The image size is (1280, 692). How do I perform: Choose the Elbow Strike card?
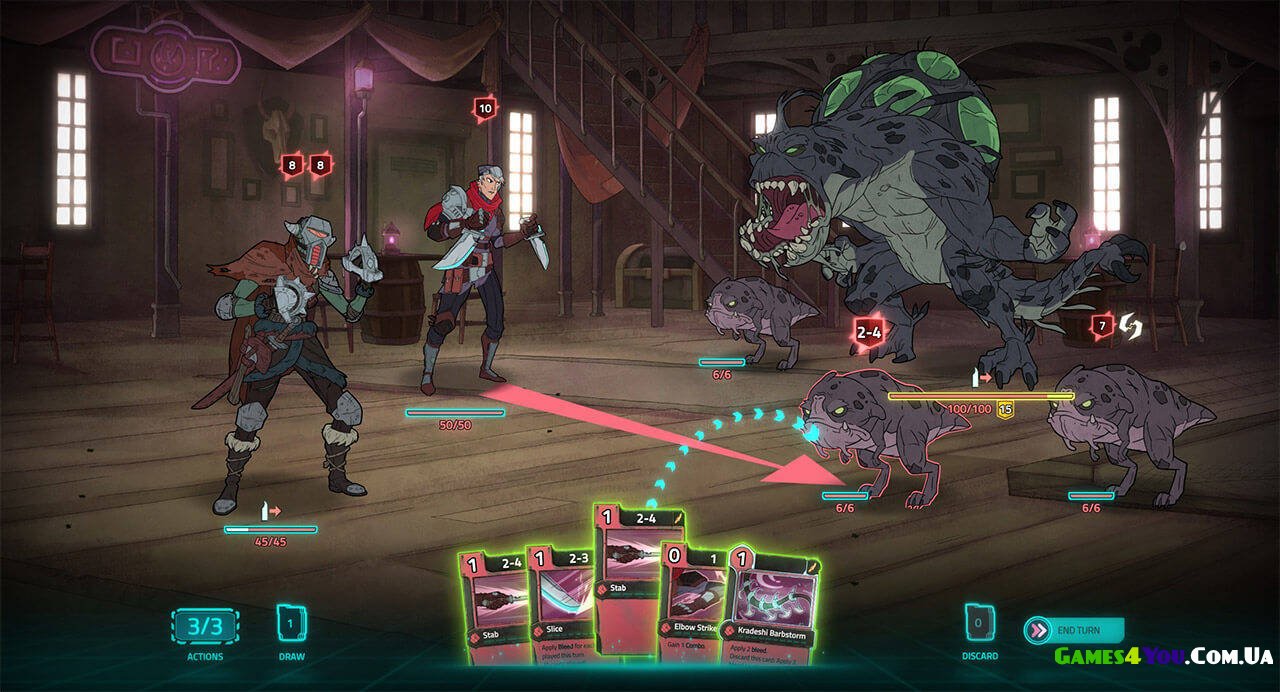point(694,608)
